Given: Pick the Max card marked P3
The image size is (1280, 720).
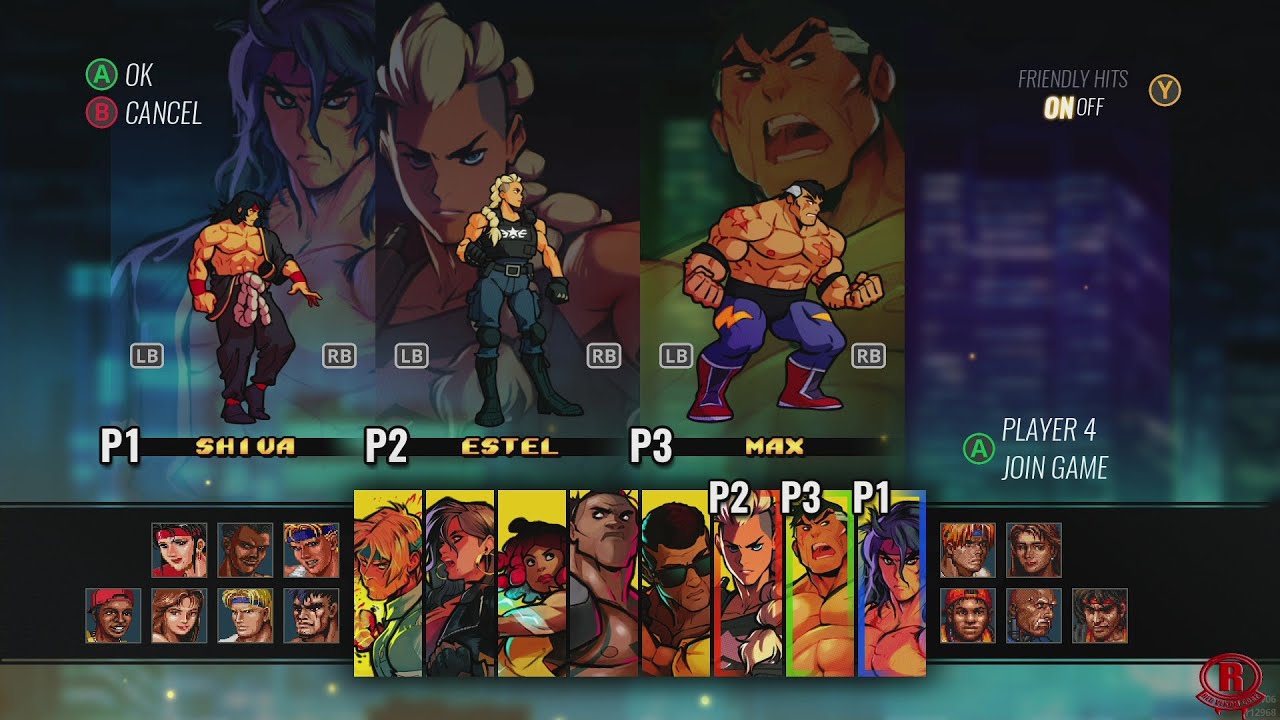Looking at the screenshot, I should pos(818,590).
